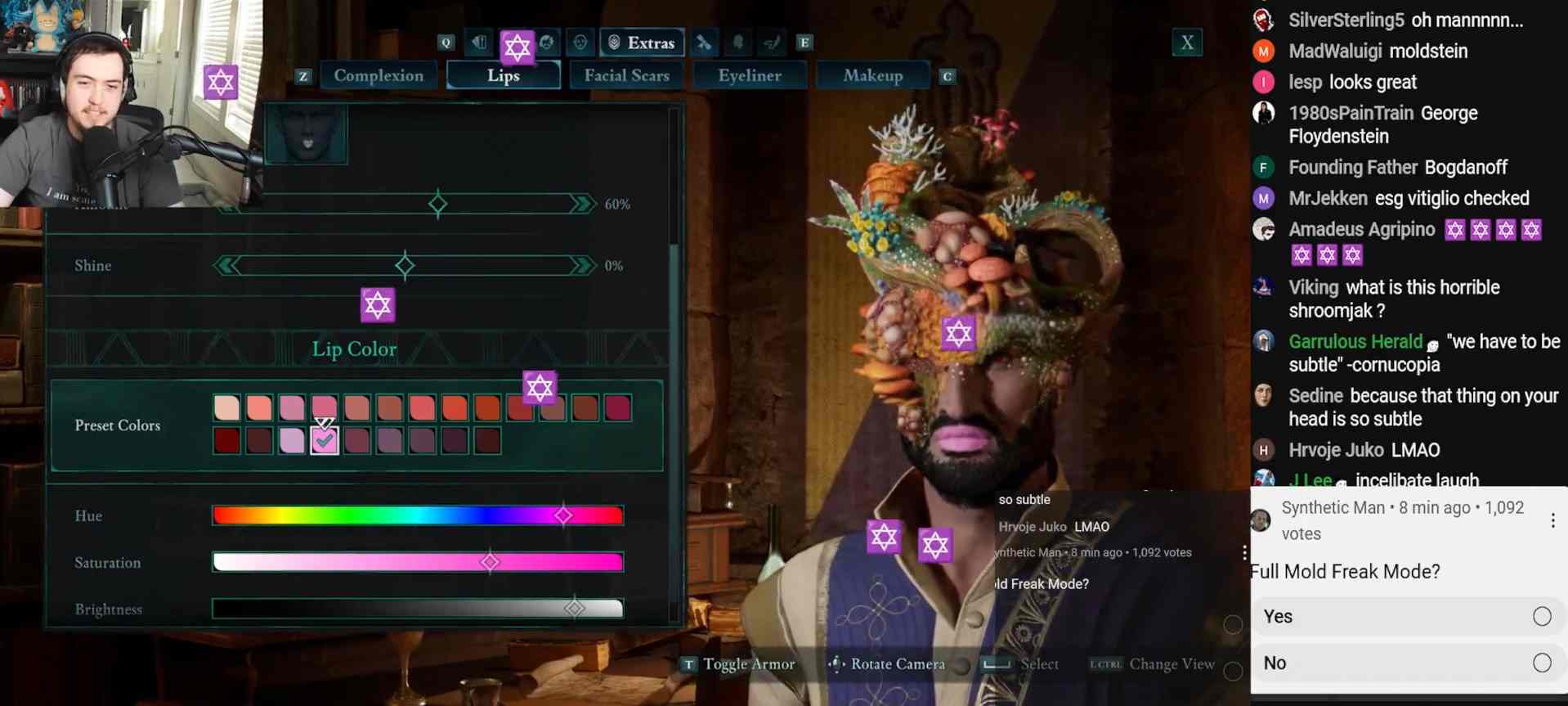Image resolution: width=1568 pixels, height=706 pixels.
Task: Select the Eyeliner tab
Action: 749,76
